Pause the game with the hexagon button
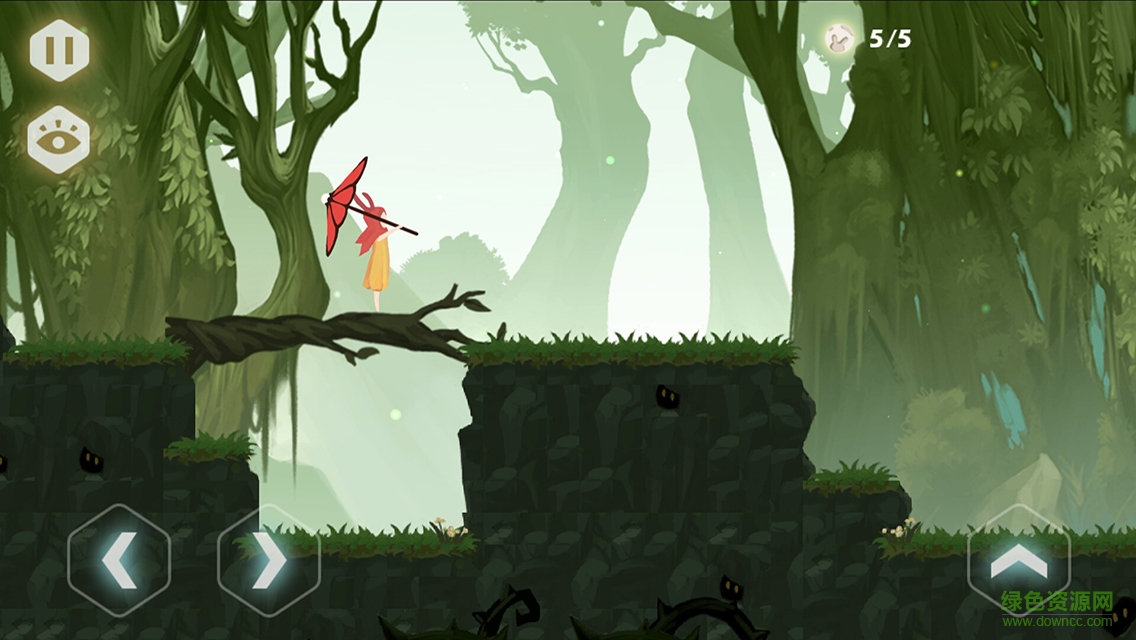 (59, 50)
